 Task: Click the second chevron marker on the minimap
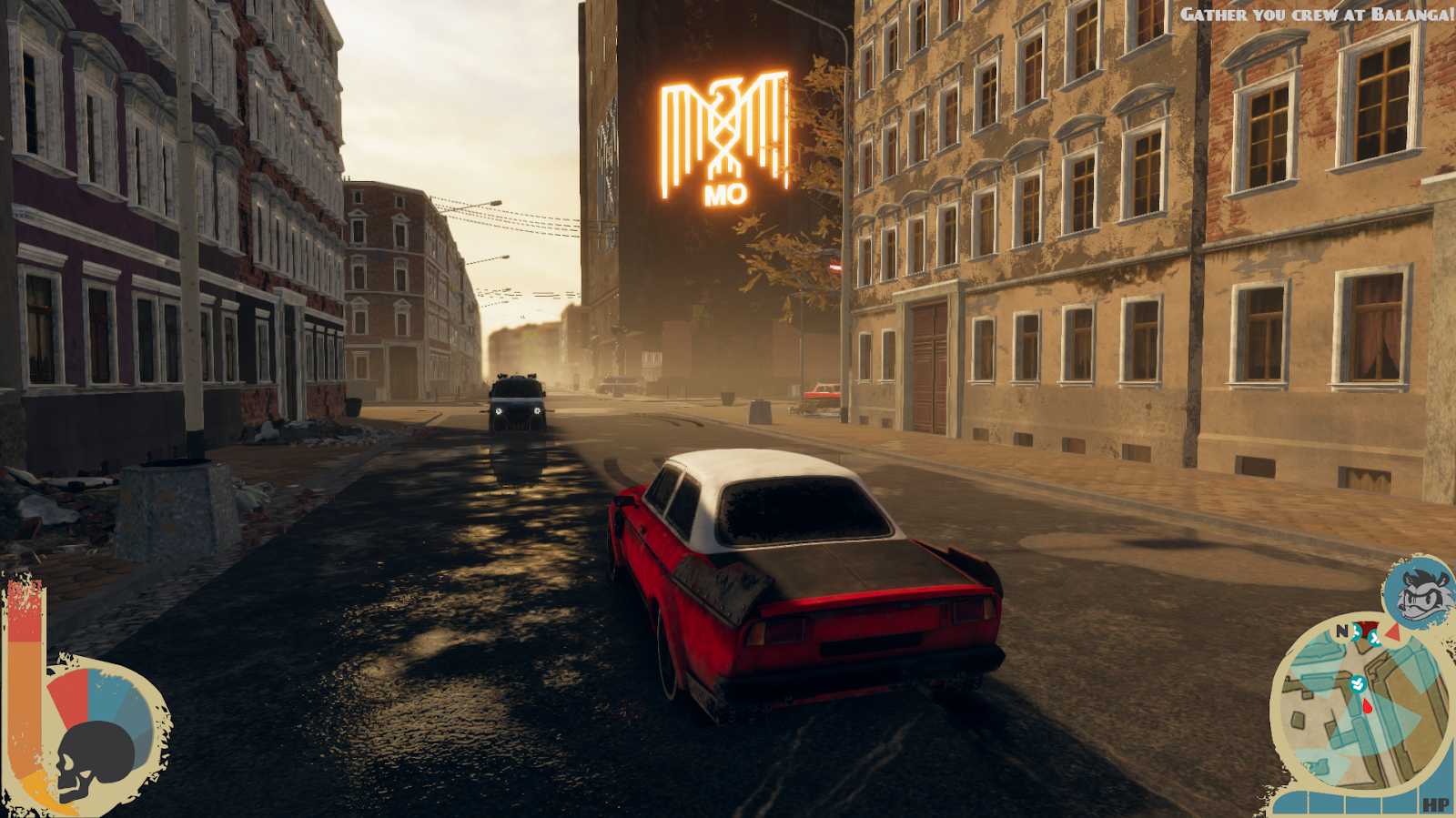pyautogui.click(x=1374, y=639)
